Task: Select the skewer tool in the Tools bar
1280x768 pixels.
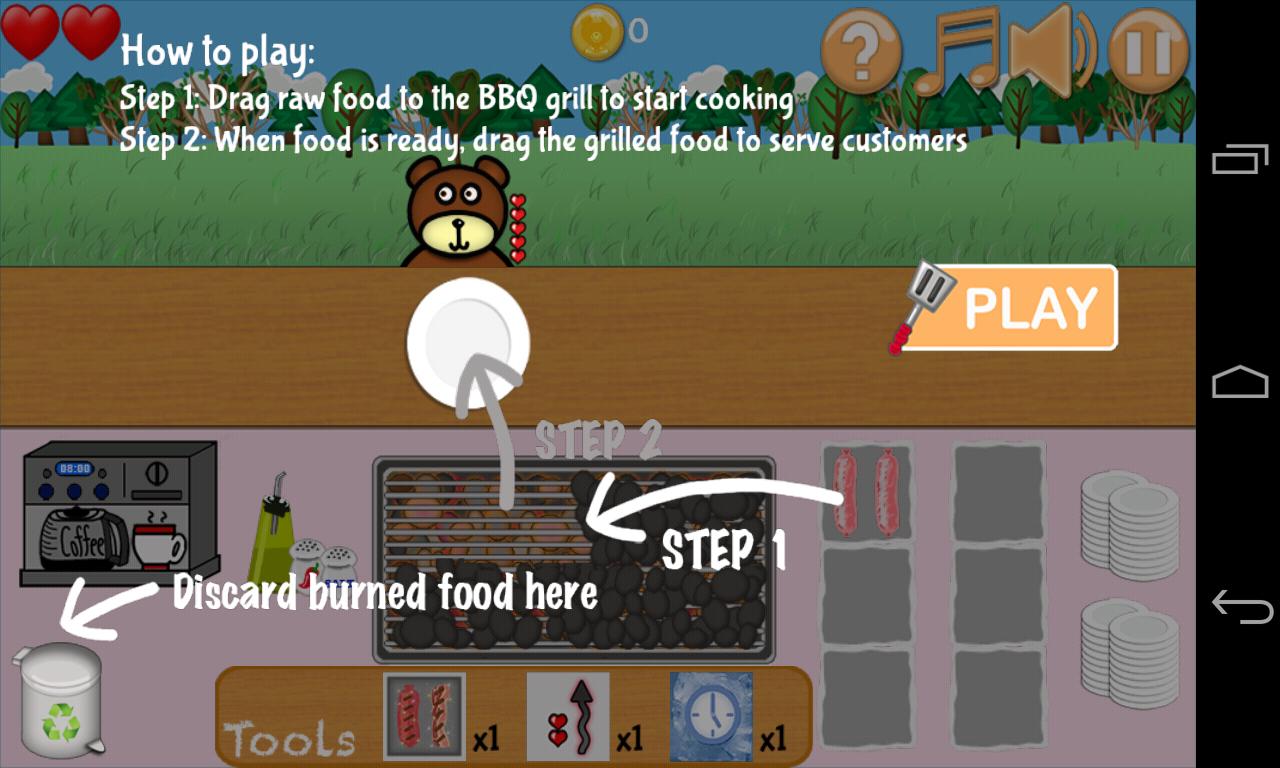Action: [425, 715]
